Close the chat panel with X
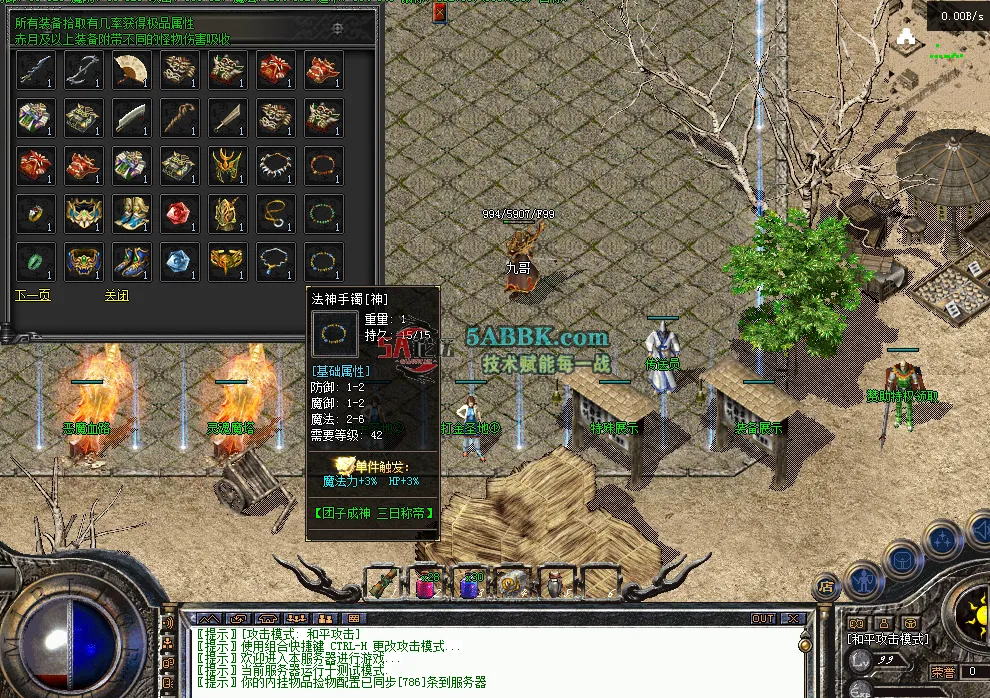The width and height of the screenshot is (990, 698). click(x=794, y=619)
